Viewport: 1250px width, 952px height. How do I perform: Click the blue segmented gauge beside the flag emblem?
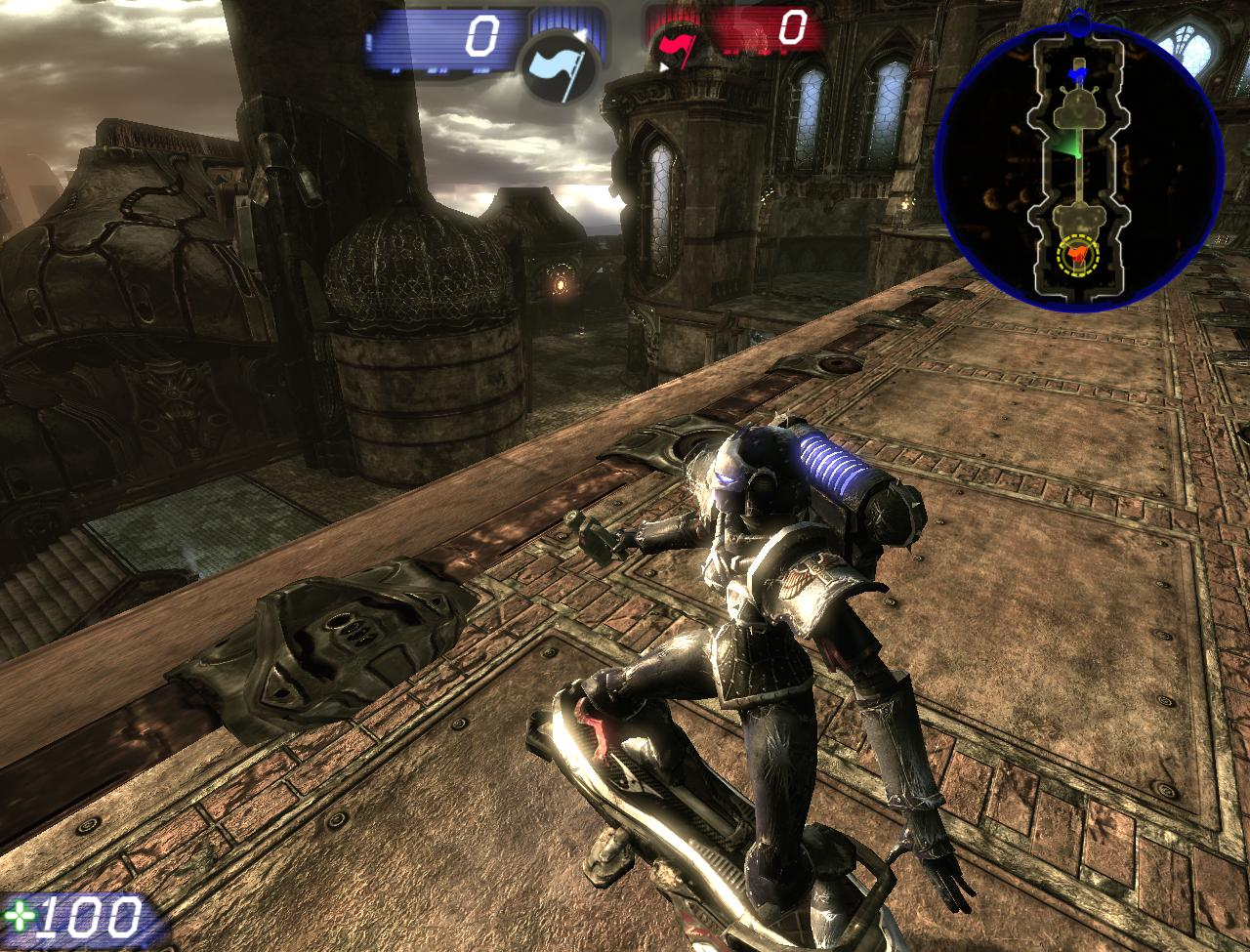click(x=566, y=21)
